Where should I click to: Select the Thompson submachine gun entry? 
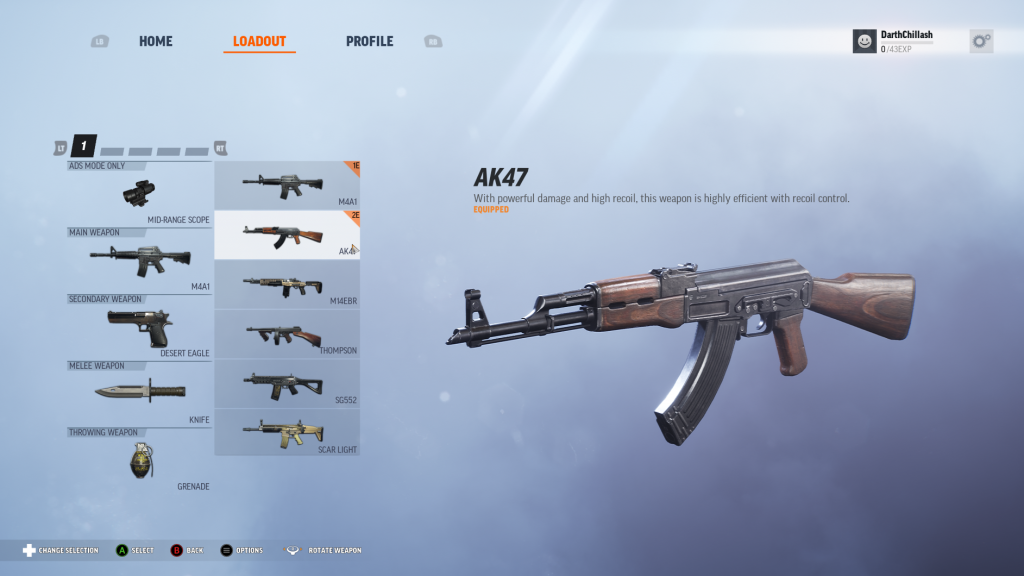pos(287,334)
